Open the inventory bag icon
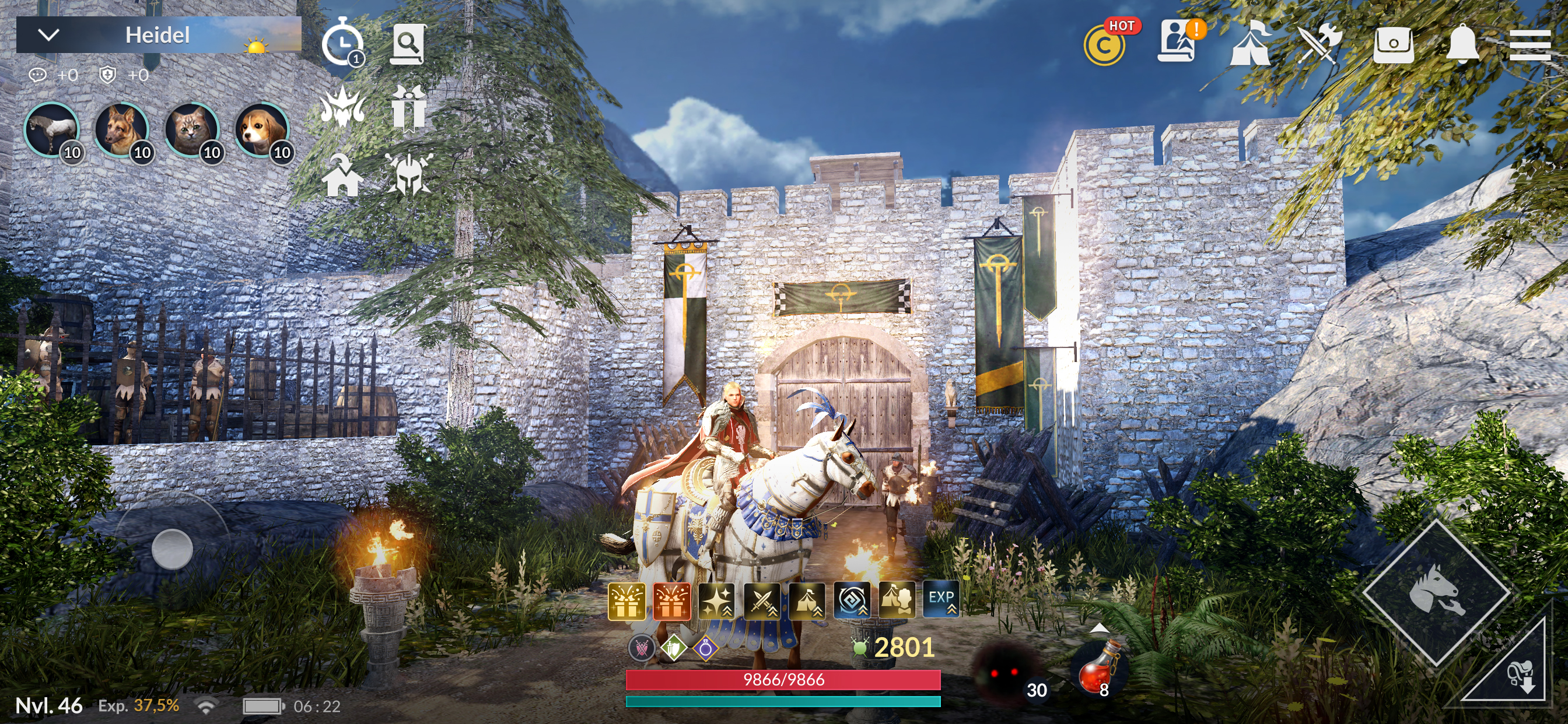 tap(1394, 44)
